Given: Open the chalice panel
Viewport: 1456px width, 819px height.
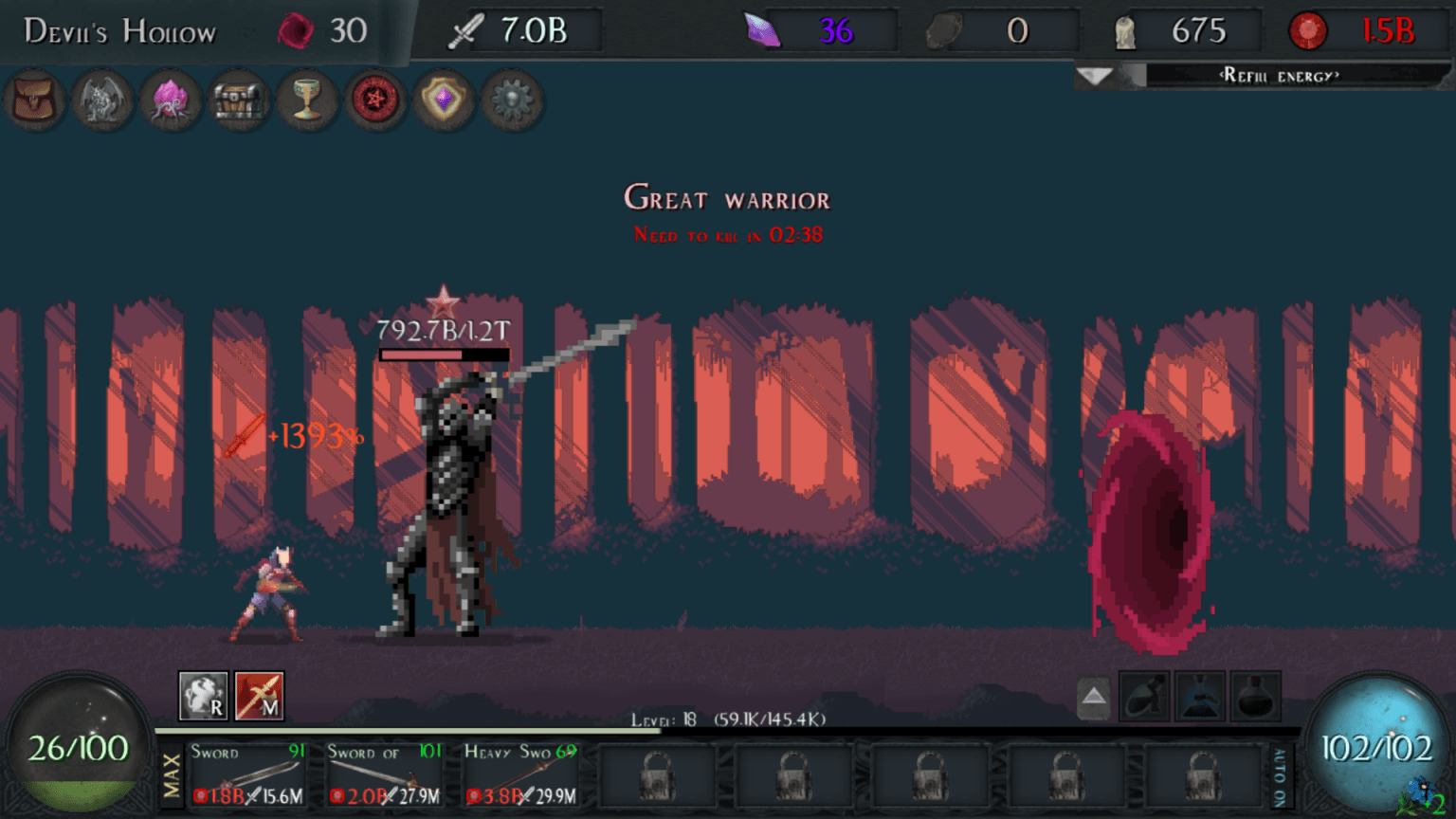Looking at the screenshot, I should click(x=307, y=101).
